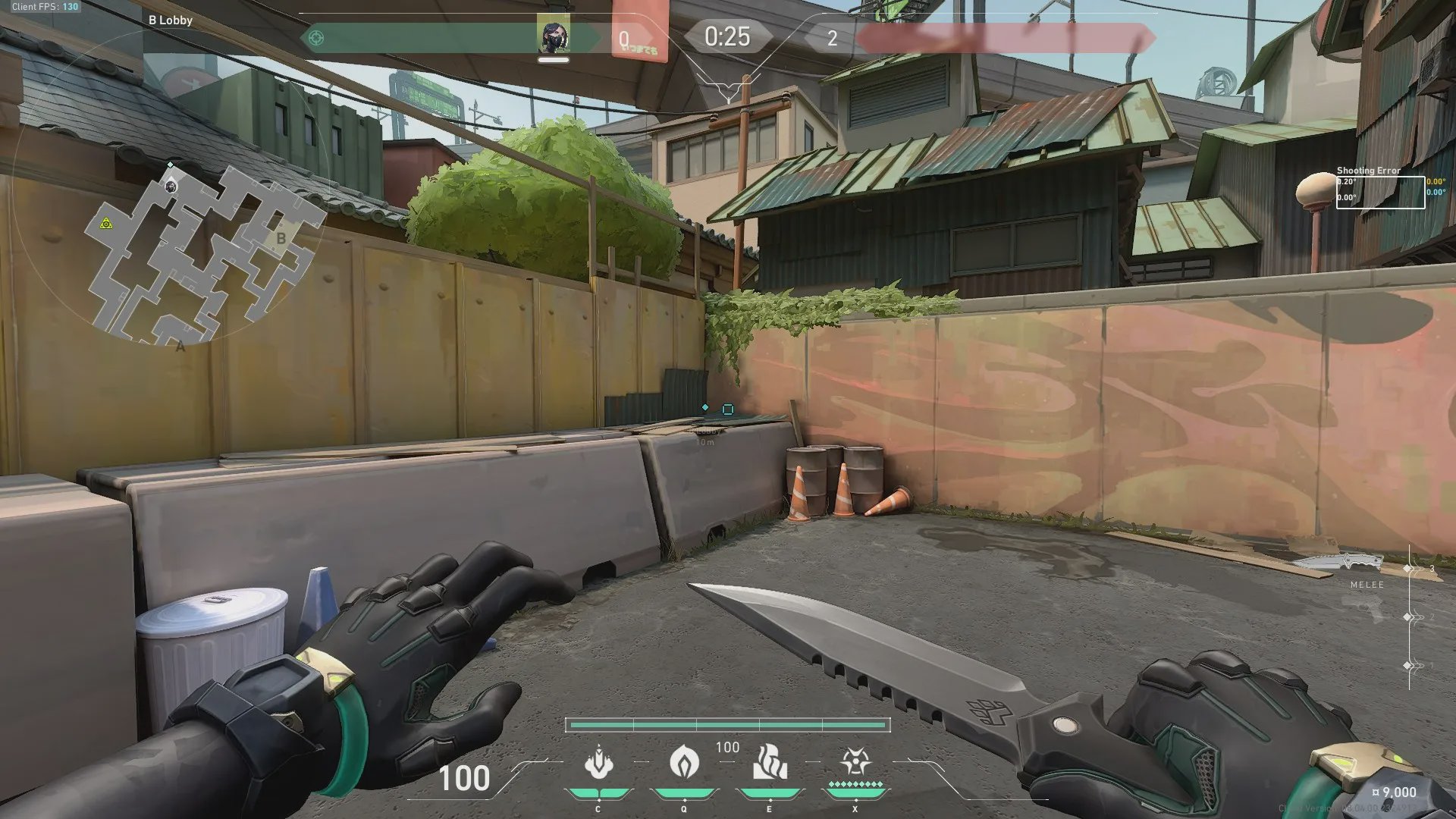Select the Viper agent portrait in top bar

pos(554,36)
